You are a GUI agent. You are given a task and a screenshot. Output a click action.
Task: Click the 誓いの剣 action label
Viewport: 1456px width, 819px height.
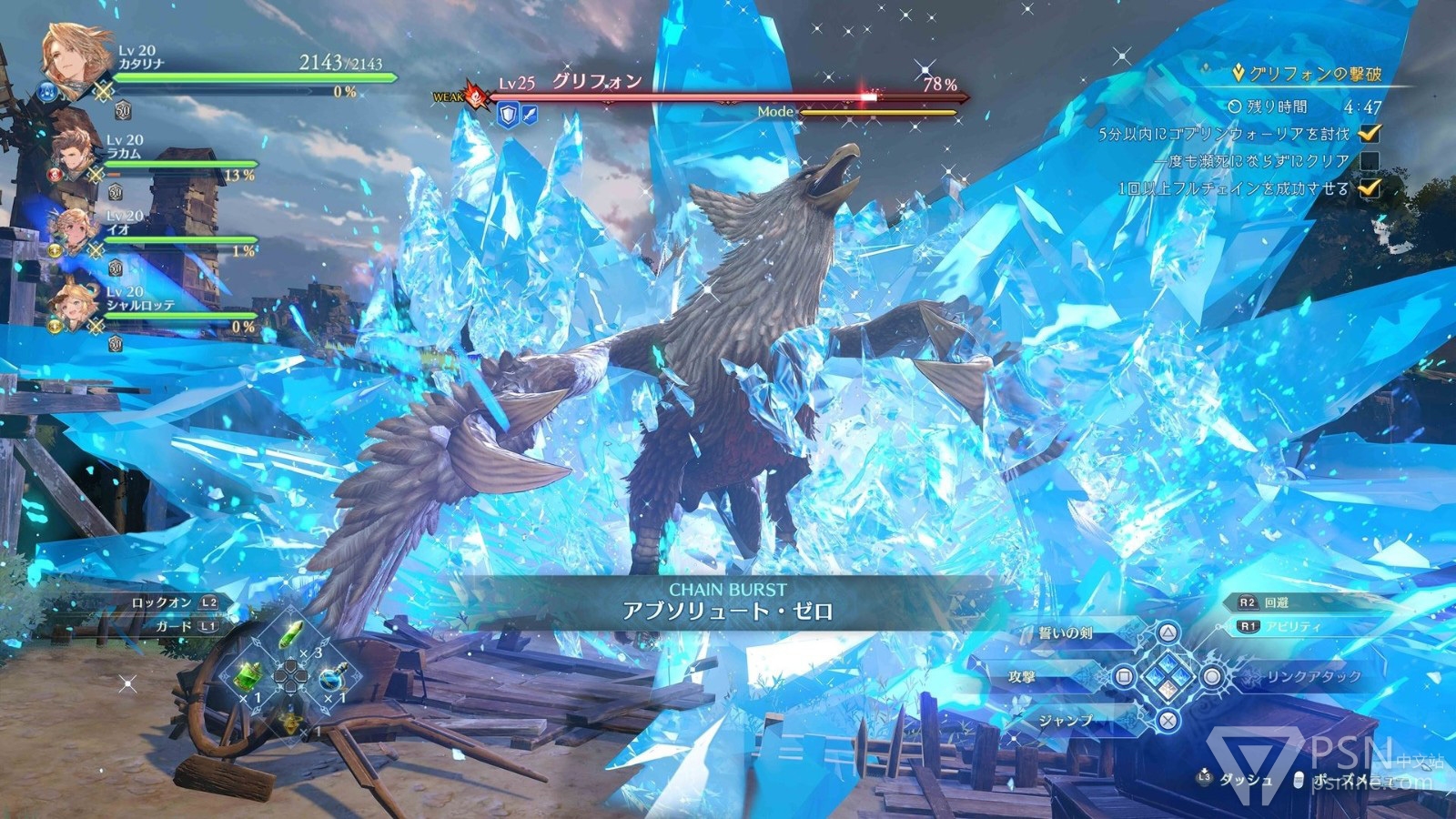(1065, 633)
